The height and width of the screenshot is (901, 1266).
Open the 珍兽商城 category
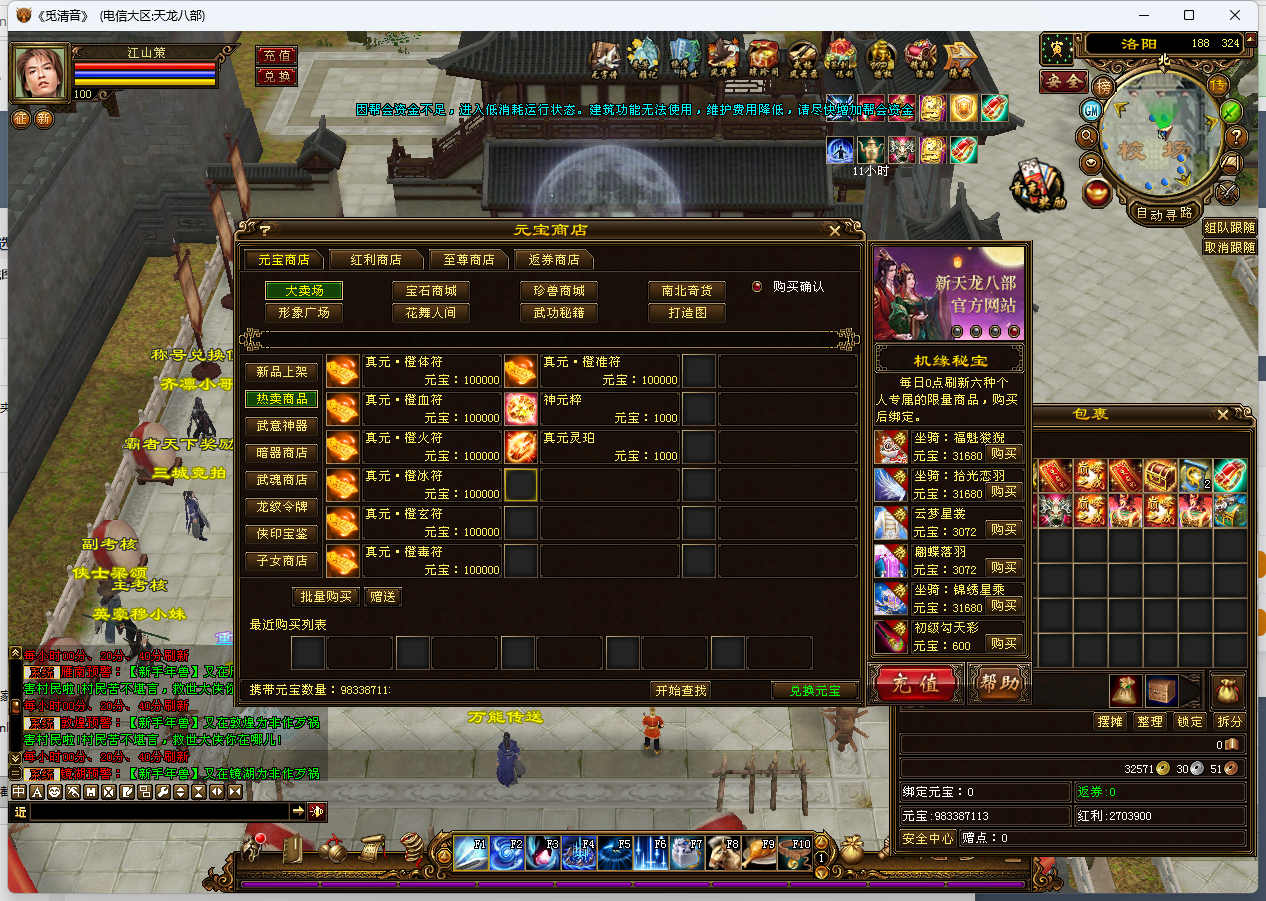[559, 291]
